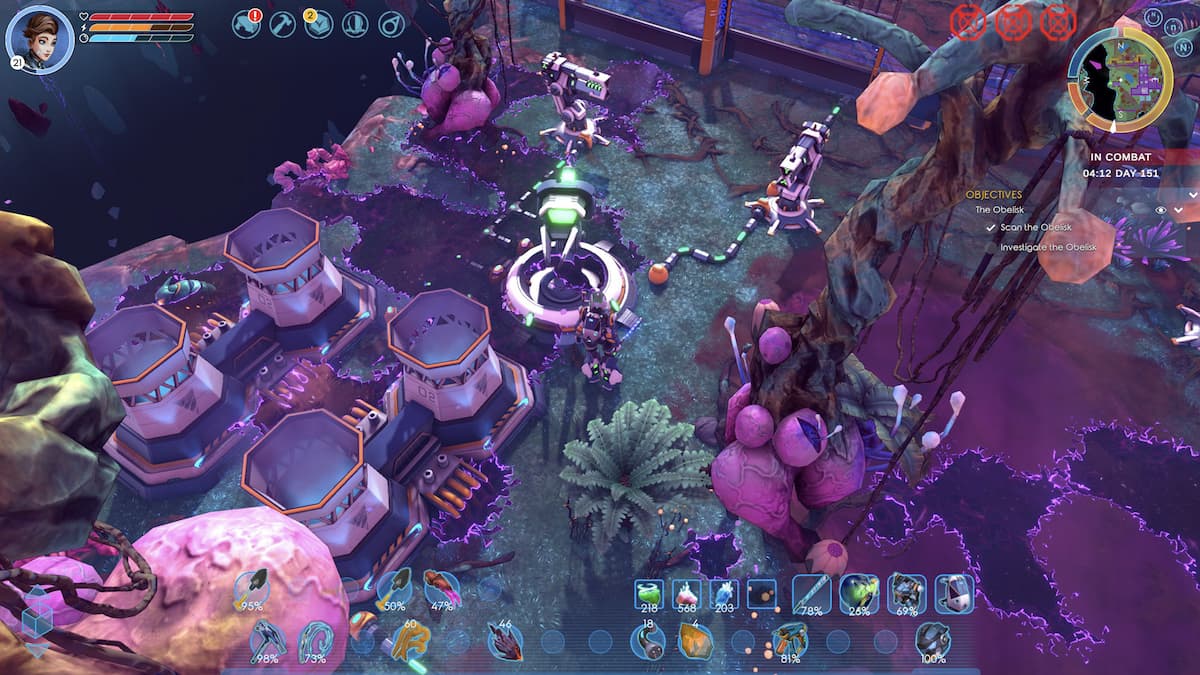The height and width of the screenshot is (675, 1200).
Task: Select the shovel slot at 95%
Action: point(252,589)
